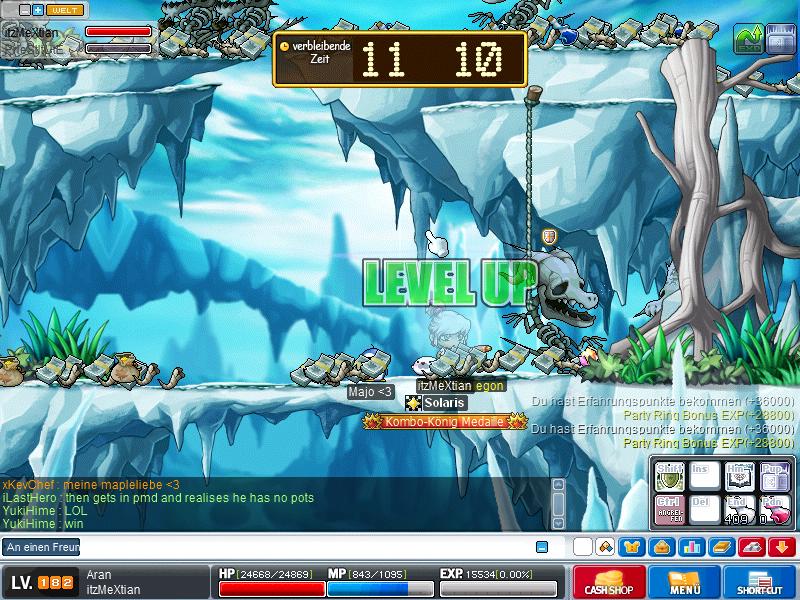Image resolution: width=800 pixels, height=600 pixels.
Task: Open the stats bar-chart icon button
Action: click(x=690, y=547)
